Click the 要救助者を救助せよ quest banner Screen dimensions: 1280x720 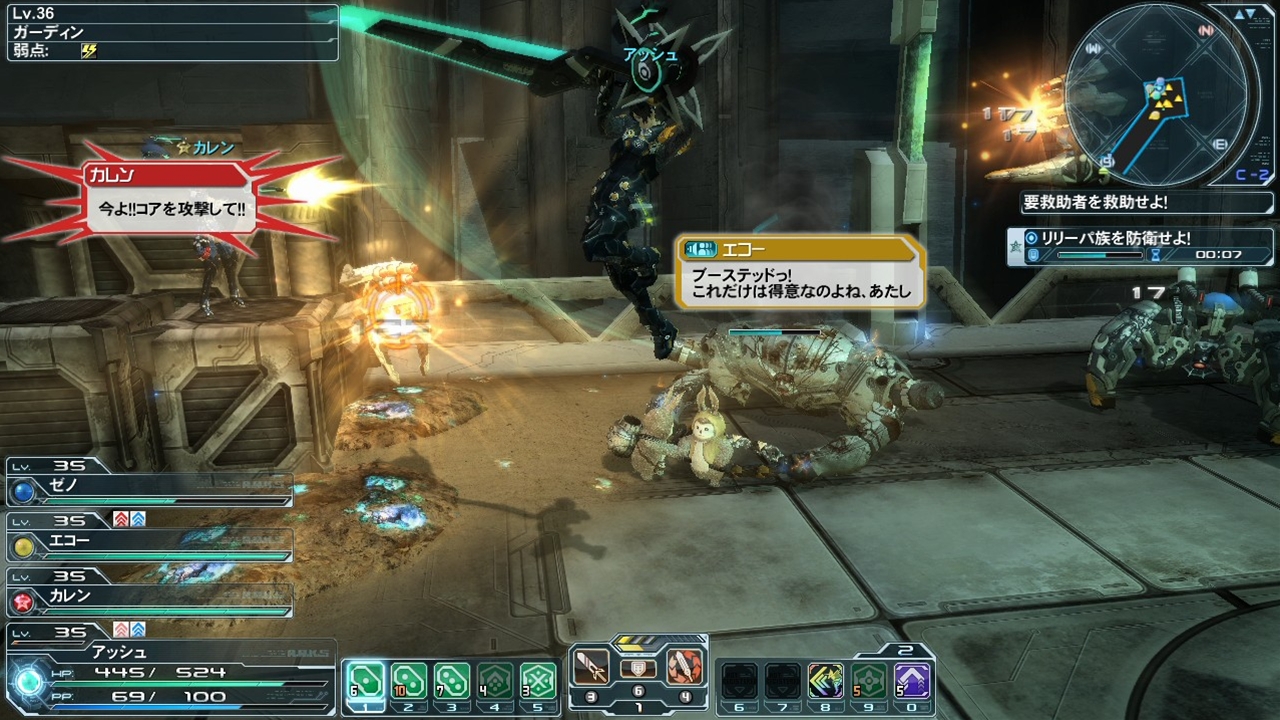pos(1146,202)
